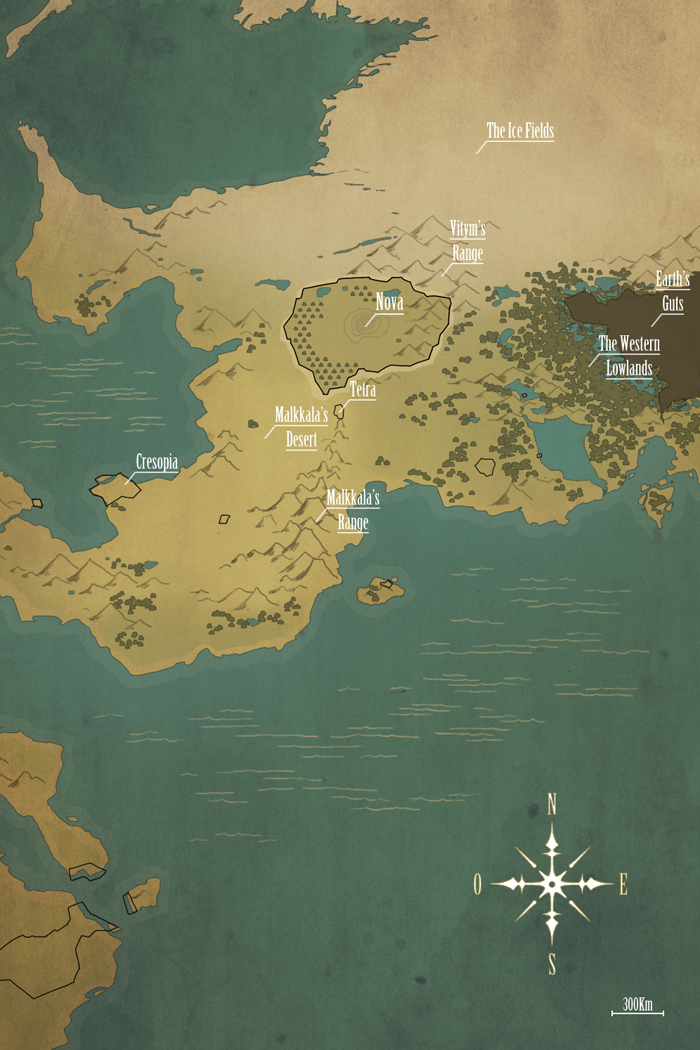Viewport: 700px width, 1050px height.
Task: Open the Vitym's Range map marker
Action: [468, 241]
